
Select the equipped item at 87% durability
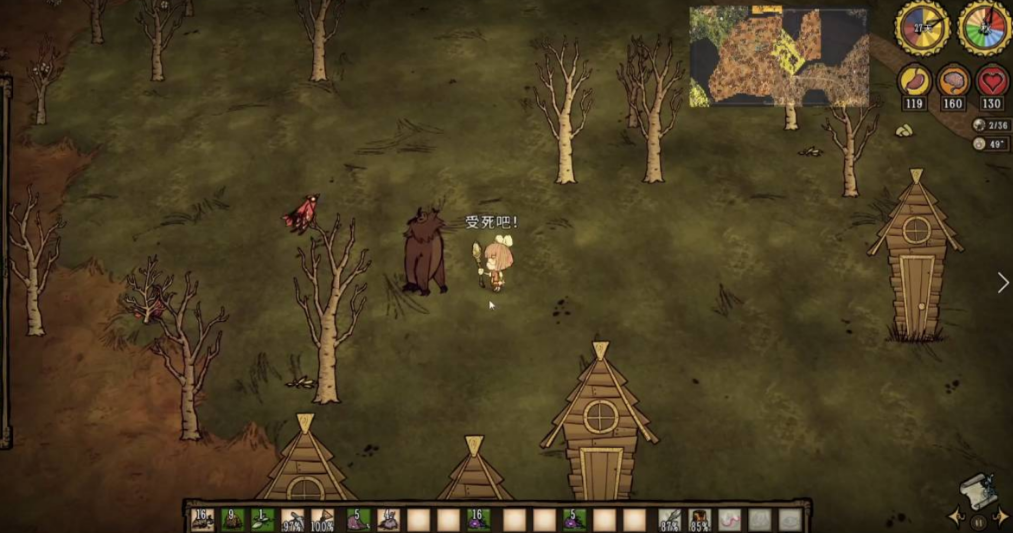pyautogui.click(x=669, y=520)
